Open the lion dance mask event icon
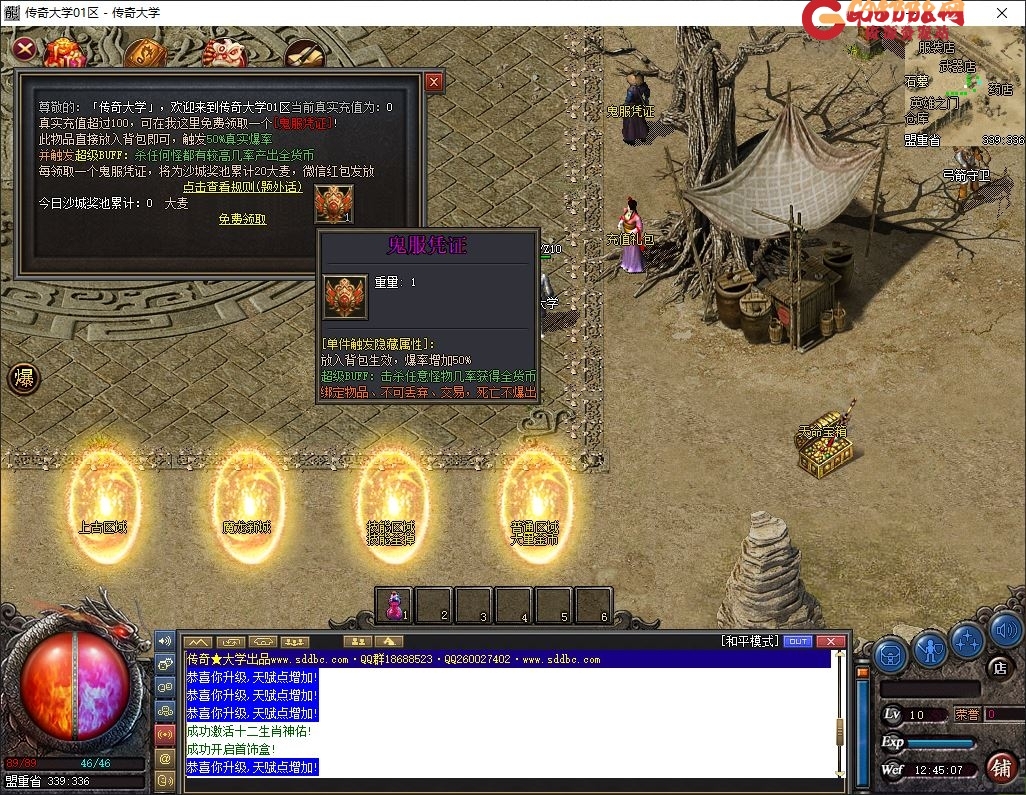This screenshot has height=795, width=1026. click(224, 51)
